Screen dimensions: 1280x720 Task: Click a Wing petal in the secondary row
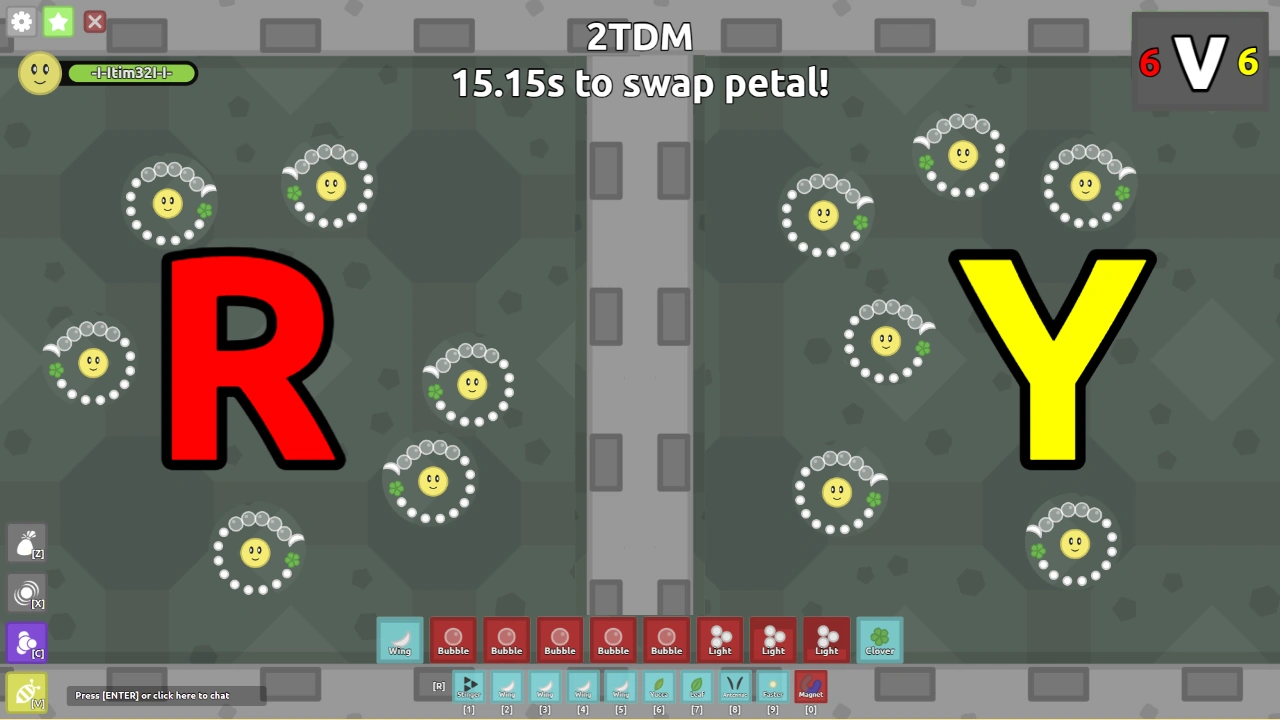click(506, 687)
